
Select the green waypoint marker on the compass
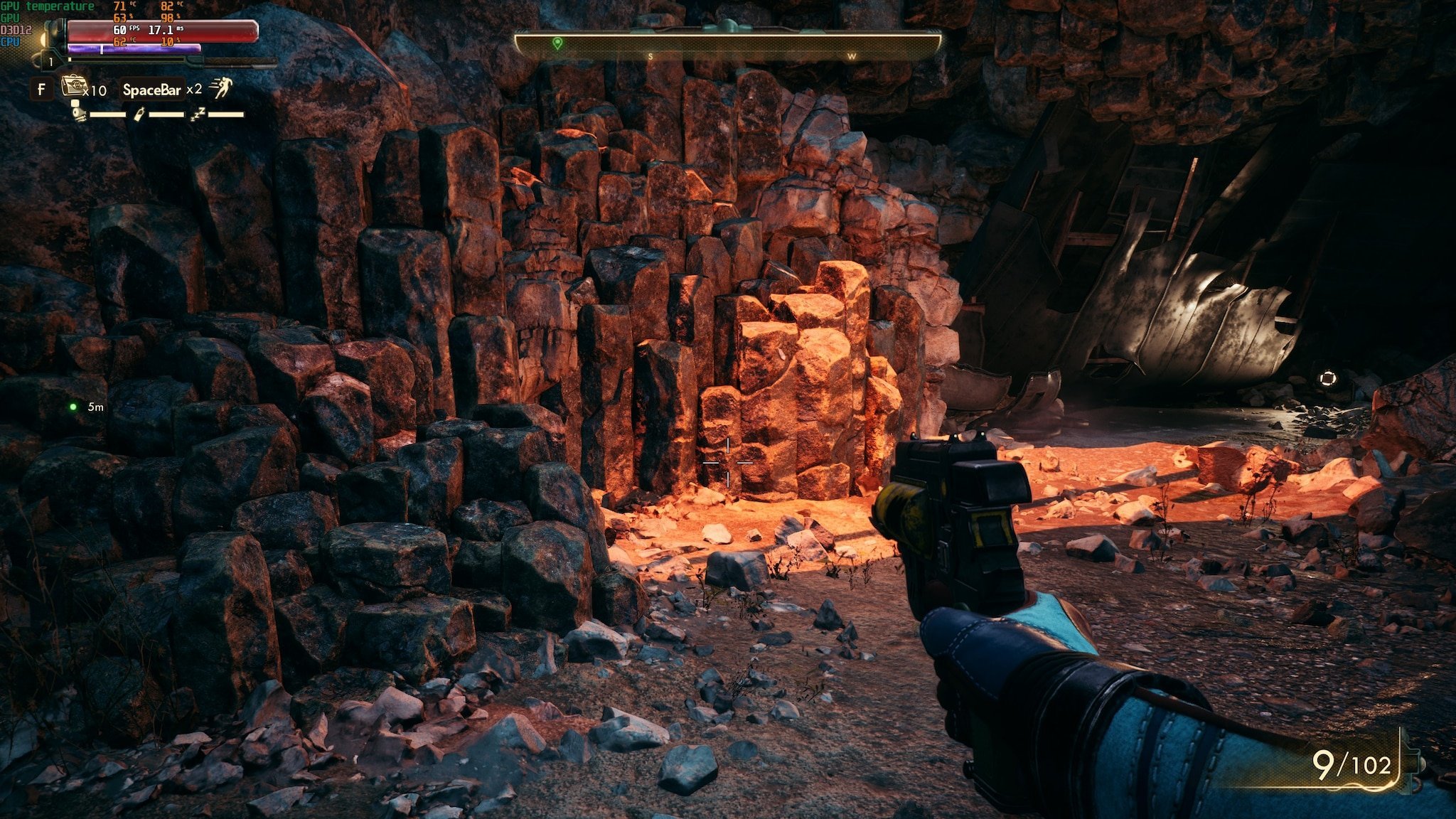(x=557, y=44)
